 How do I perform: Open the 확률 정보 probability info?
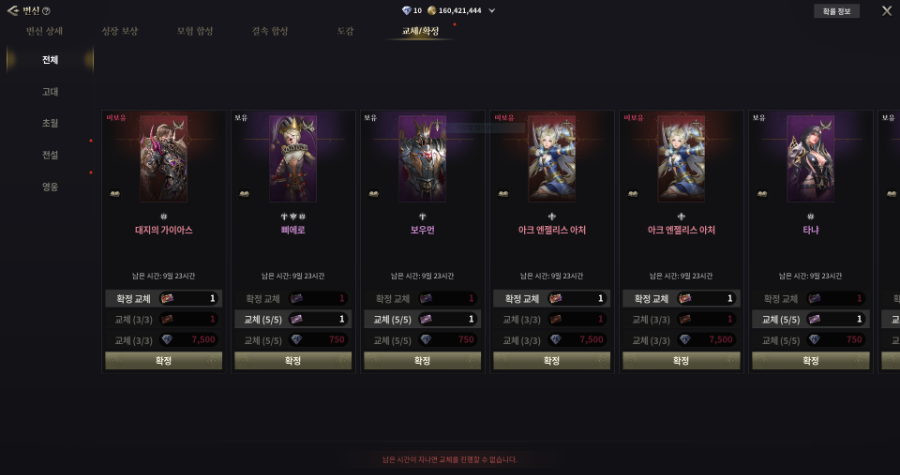835,11
